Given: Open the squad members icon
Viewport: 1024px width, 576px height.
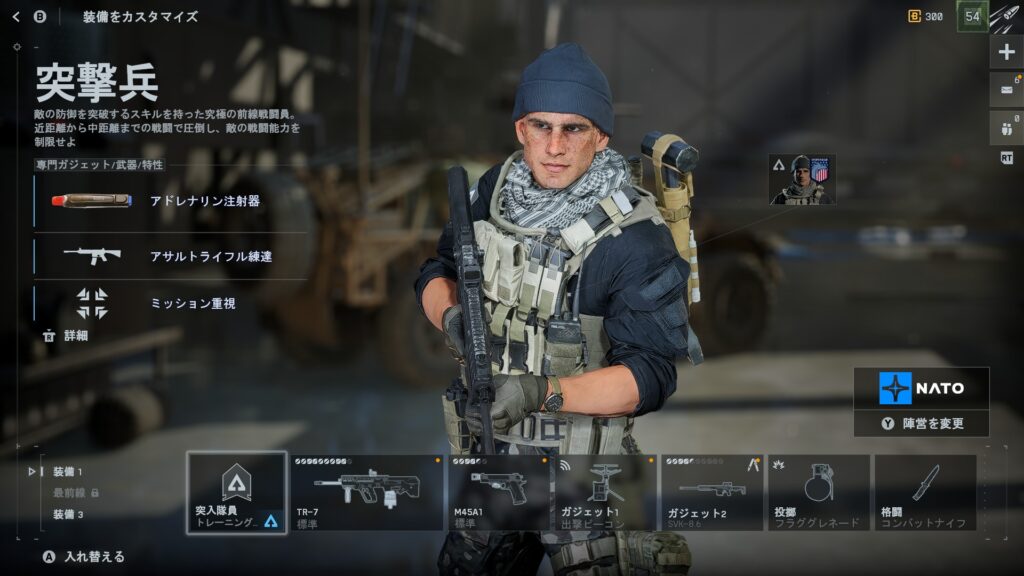Looking at the screenshot, I should pos(1006,126).
